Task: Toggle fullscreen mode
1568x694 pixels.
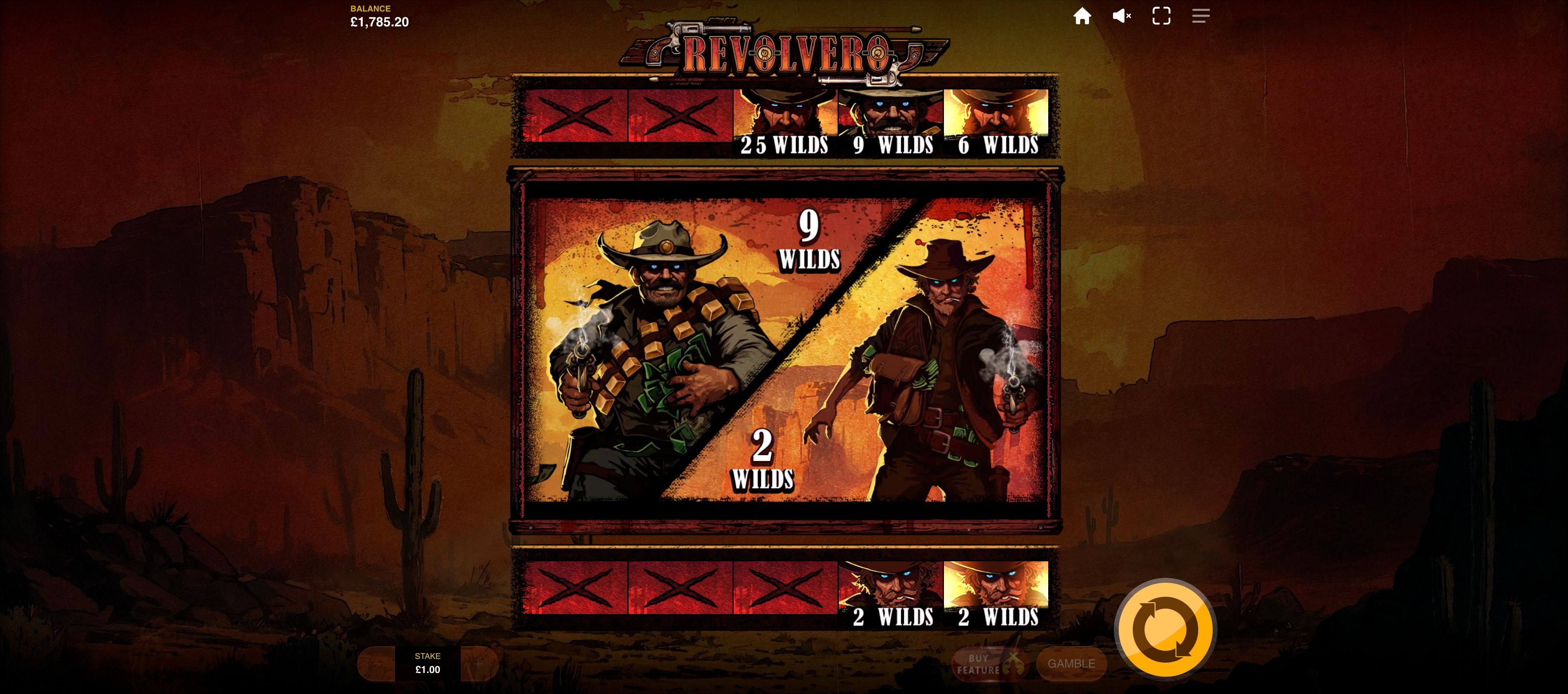Action: point(1162,16)
